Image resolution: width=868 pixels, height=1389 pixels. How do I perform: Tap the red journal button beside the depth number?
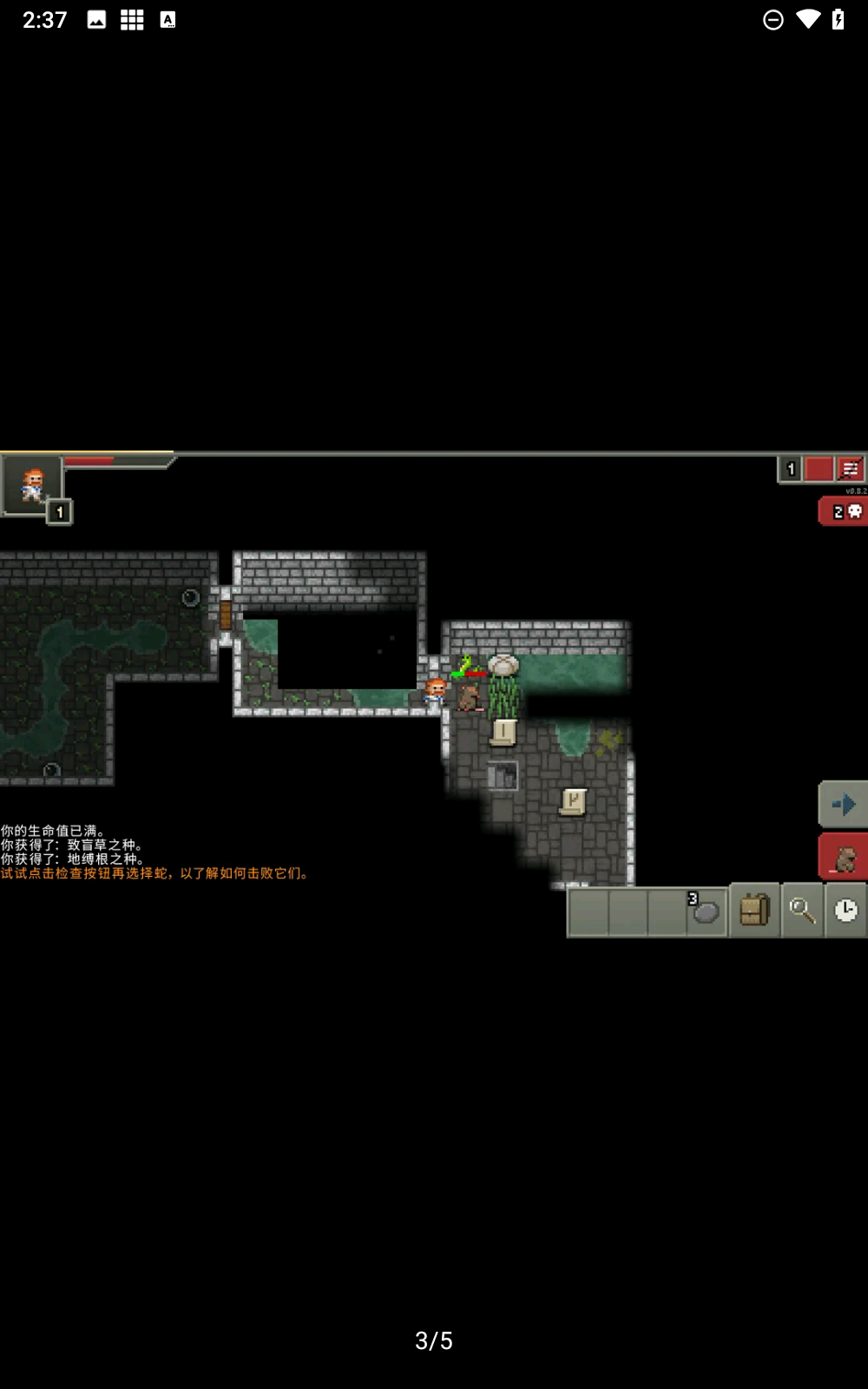point(819,470)
